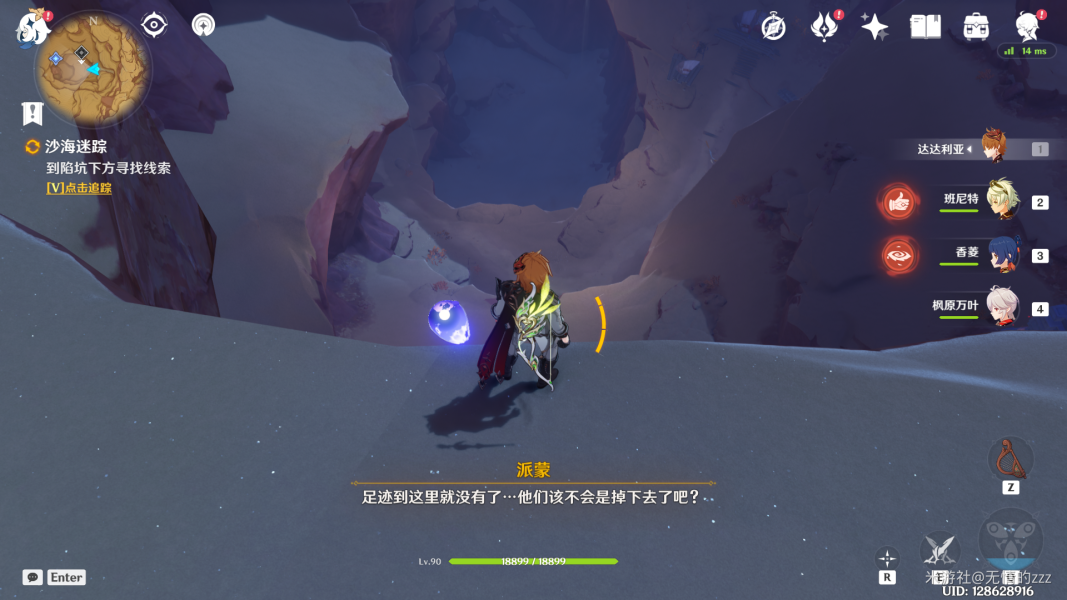This screenshot has width=1067, height=600.
Task: Trigger 香菱's elemental burst icon
Action: [899, 255]
